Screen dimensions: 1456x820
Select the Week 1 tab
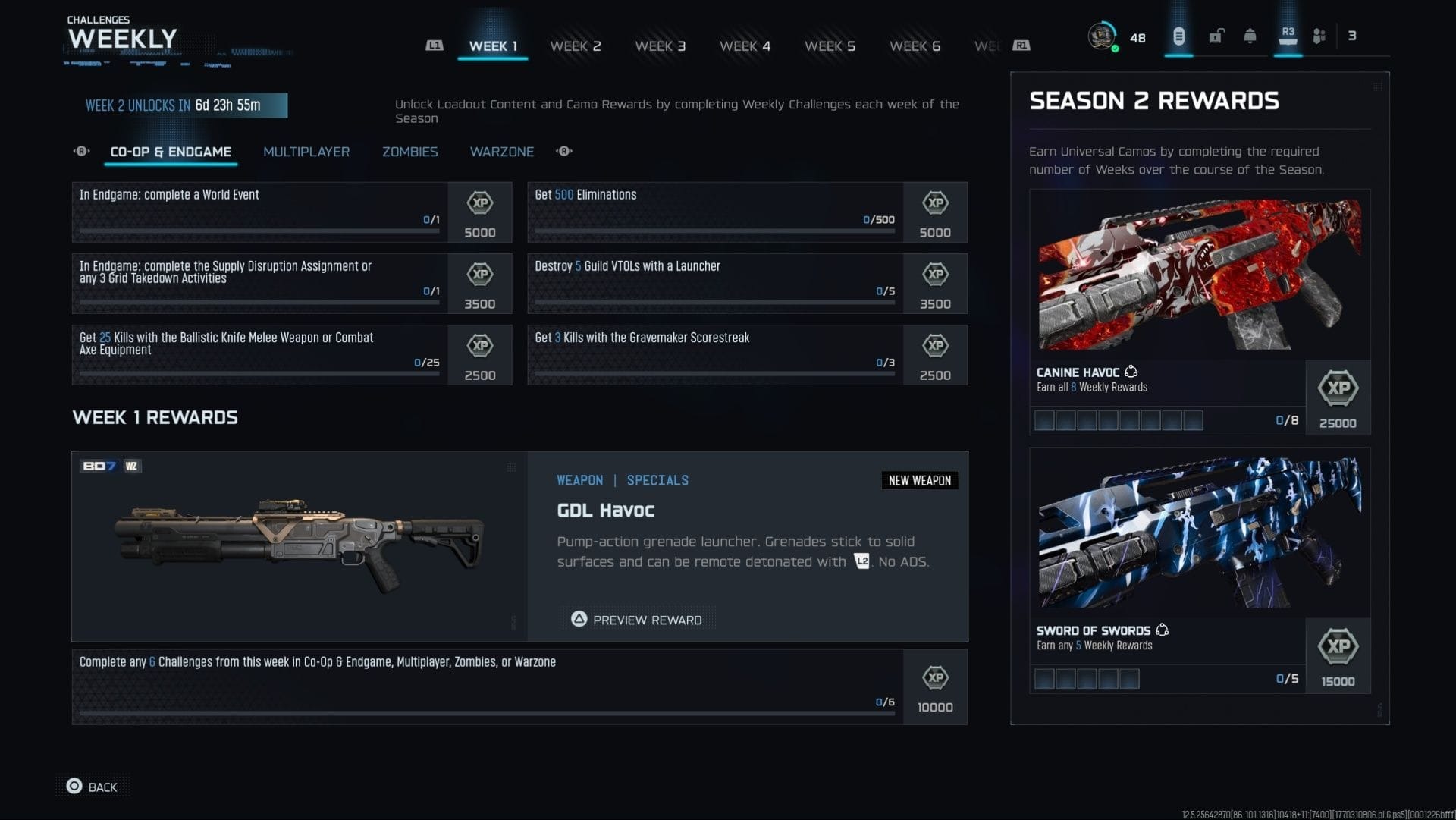[x=493, y=46]
